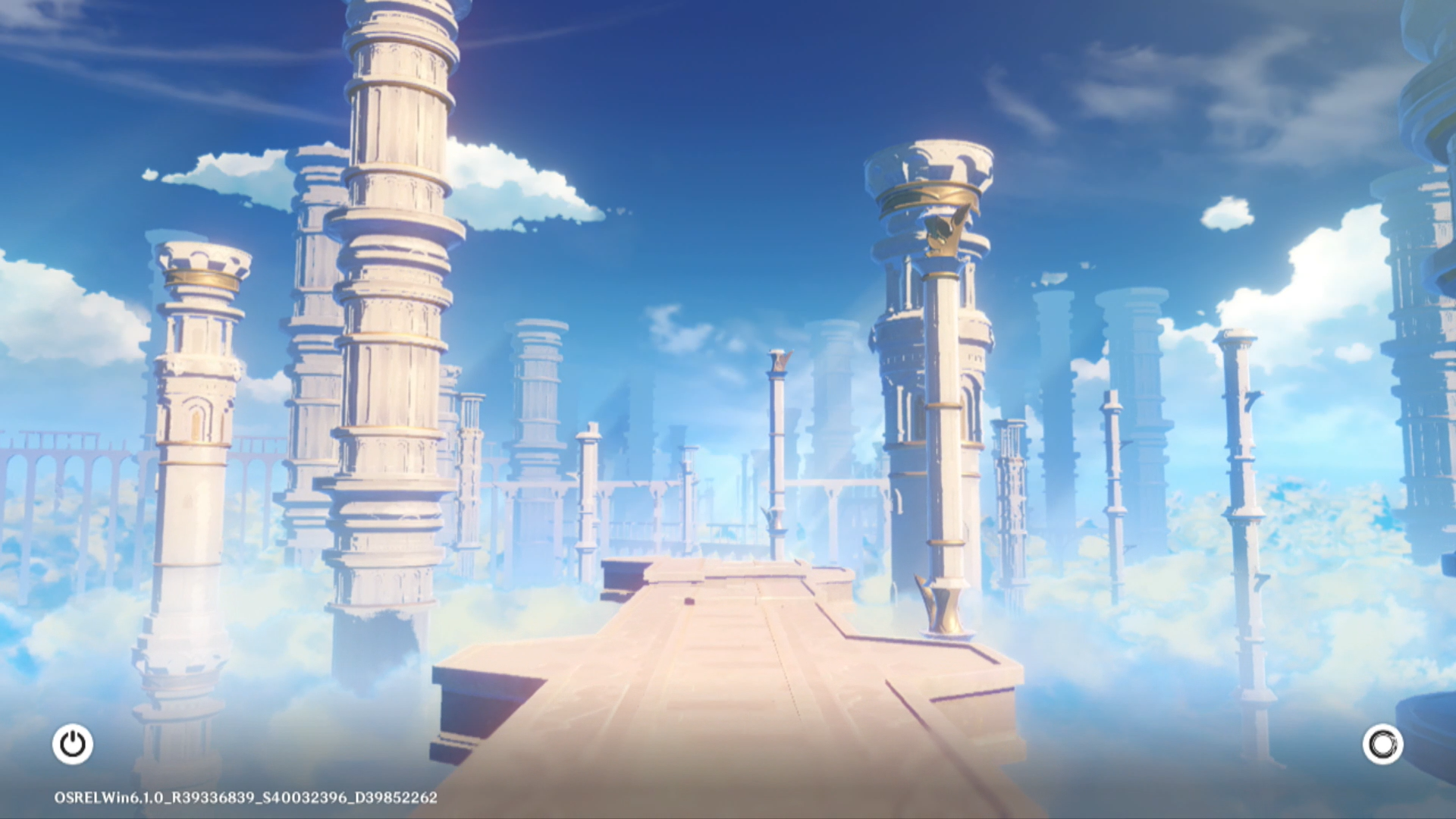This screenshot has width=1456, height=819.
Task: Click the power icon to exit the game
Action: pos(73,744)
